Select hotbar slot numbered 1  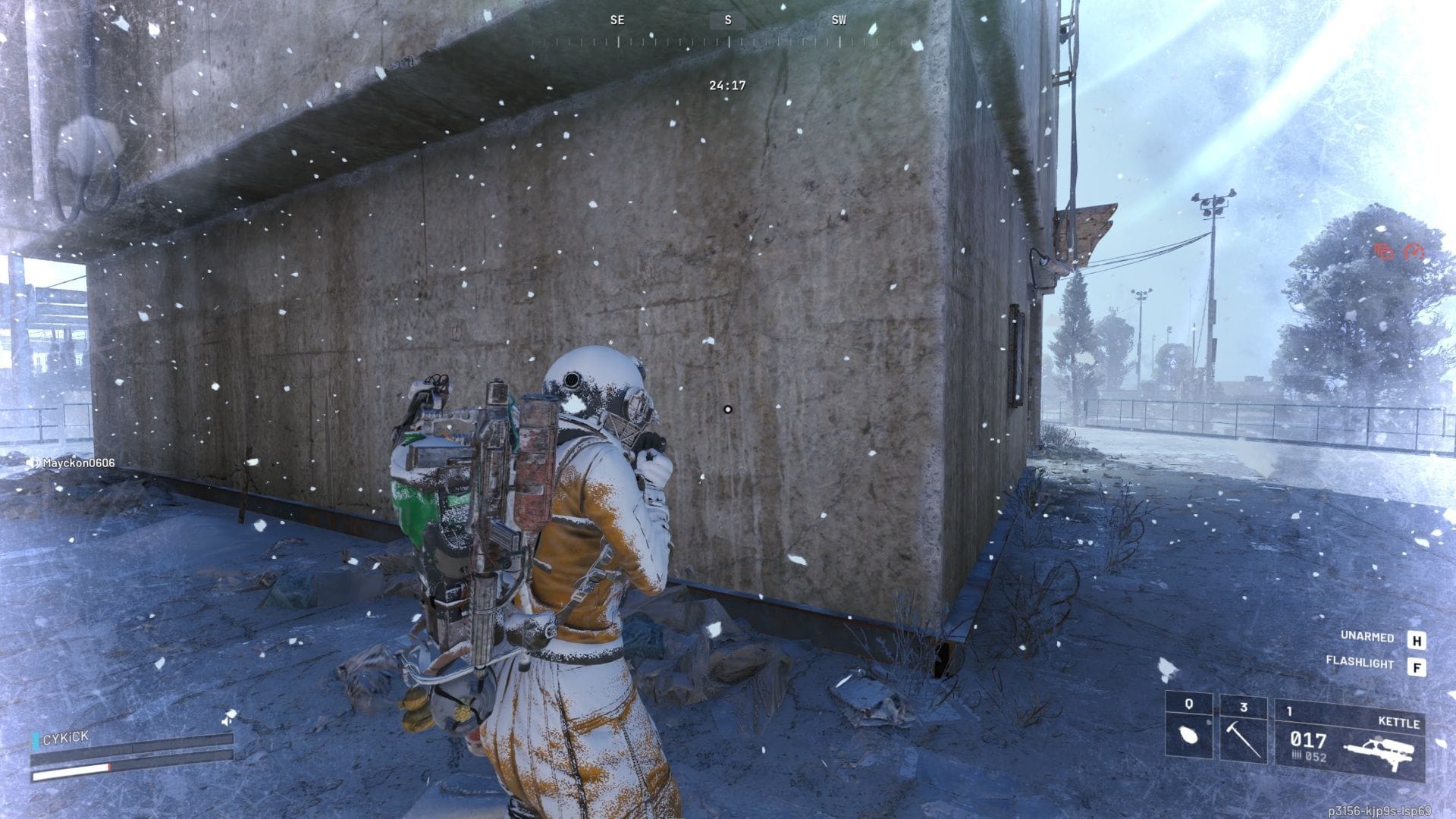click(x=1289, y=709)
